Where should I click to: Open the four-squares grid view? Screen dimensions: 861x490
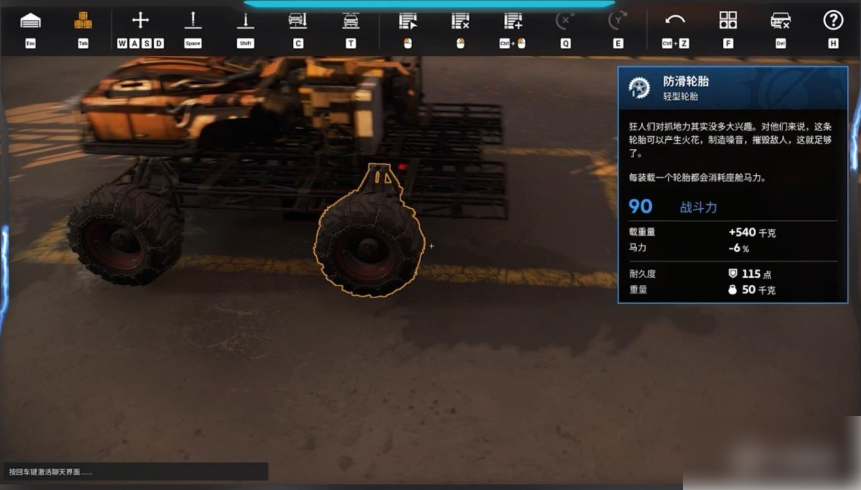[728, 21]
